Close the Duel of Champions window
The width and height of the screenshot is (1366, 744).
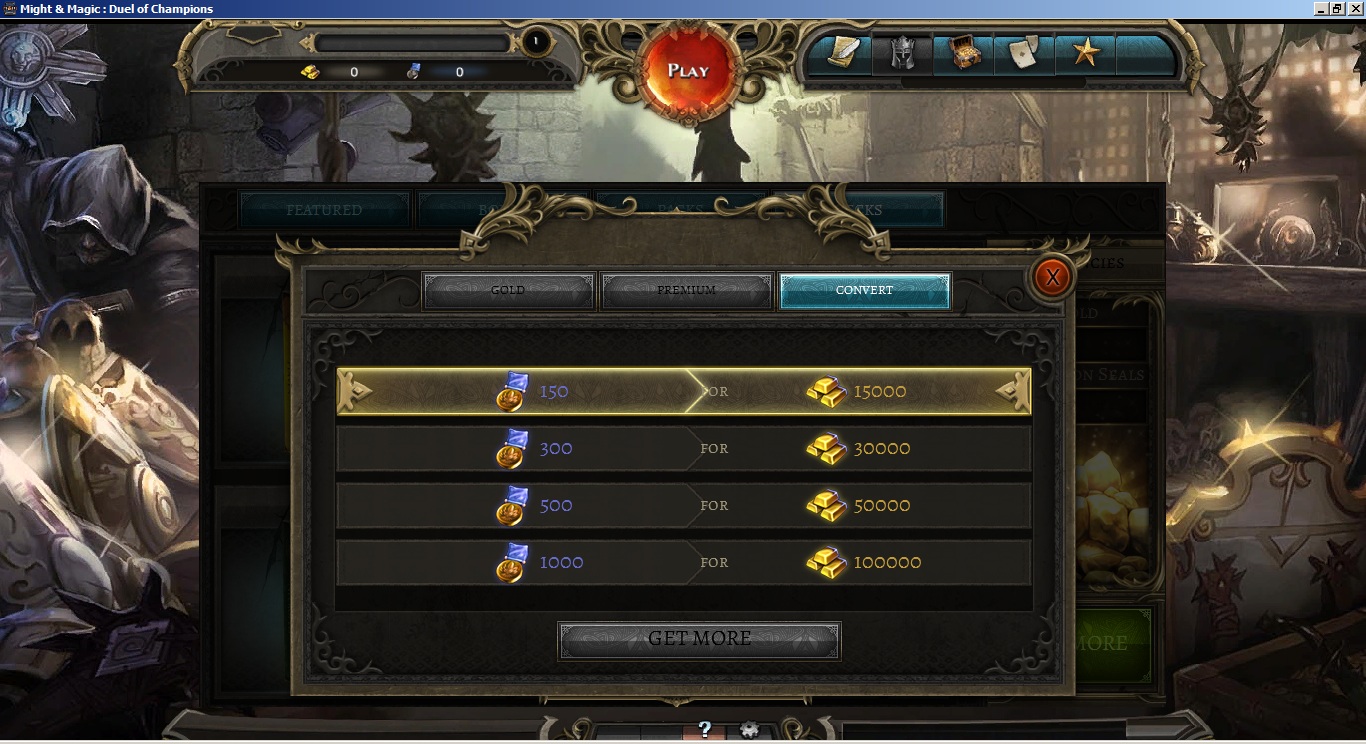click(x=1355, y=9)
